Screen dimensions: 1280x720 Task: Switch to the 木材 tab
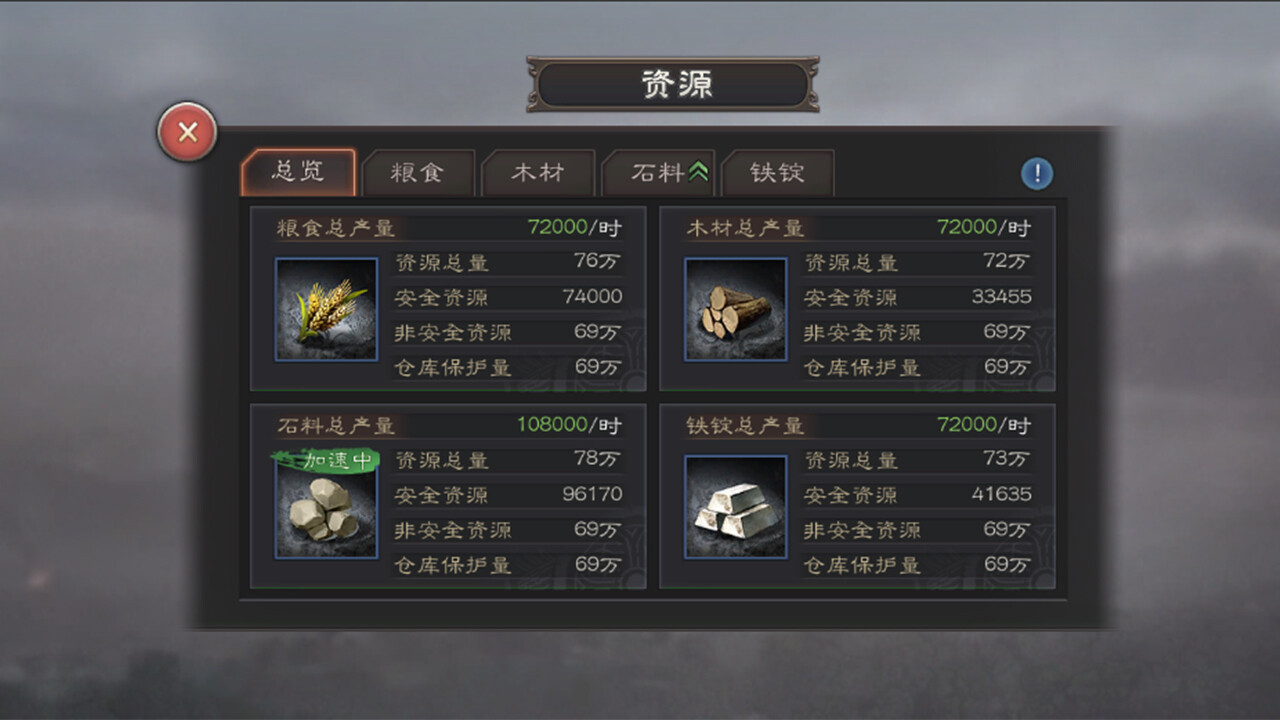coord(539,173)
